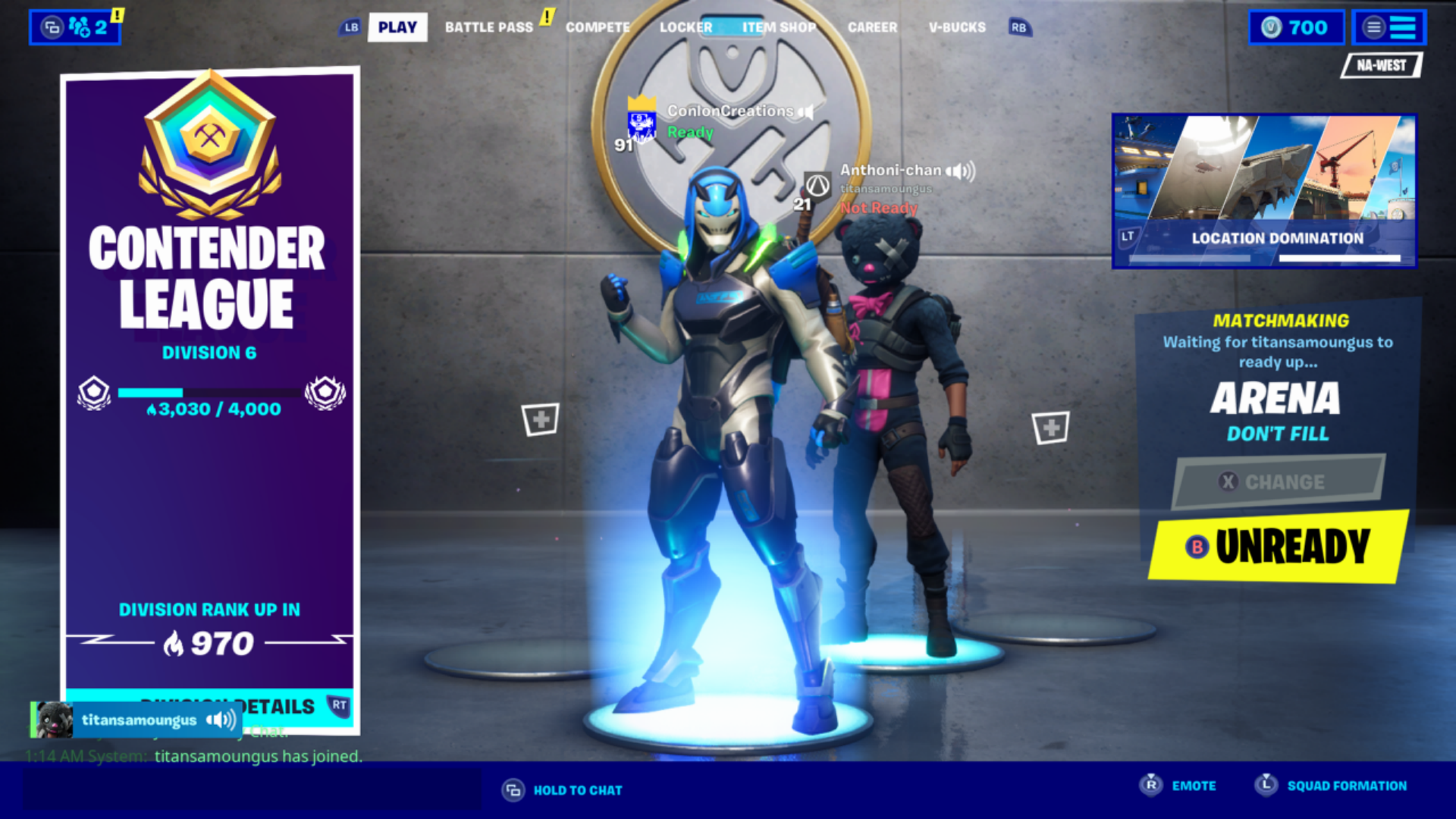Switch to the Battle Pass tab
The image size is (1456, 819).
[489, 27]
